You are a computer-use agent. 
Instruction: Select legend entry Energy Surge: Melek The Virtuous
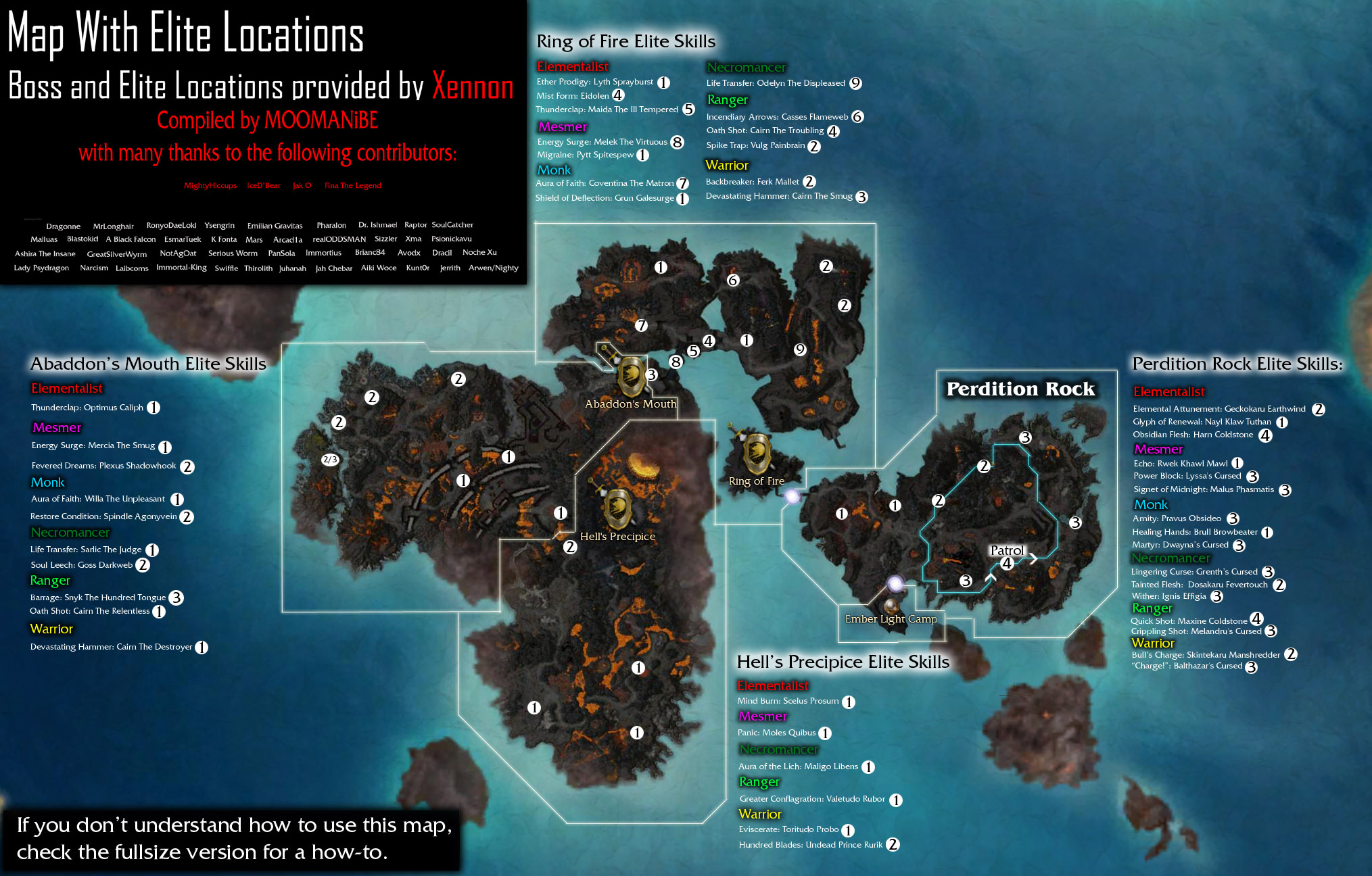(602, 142)
